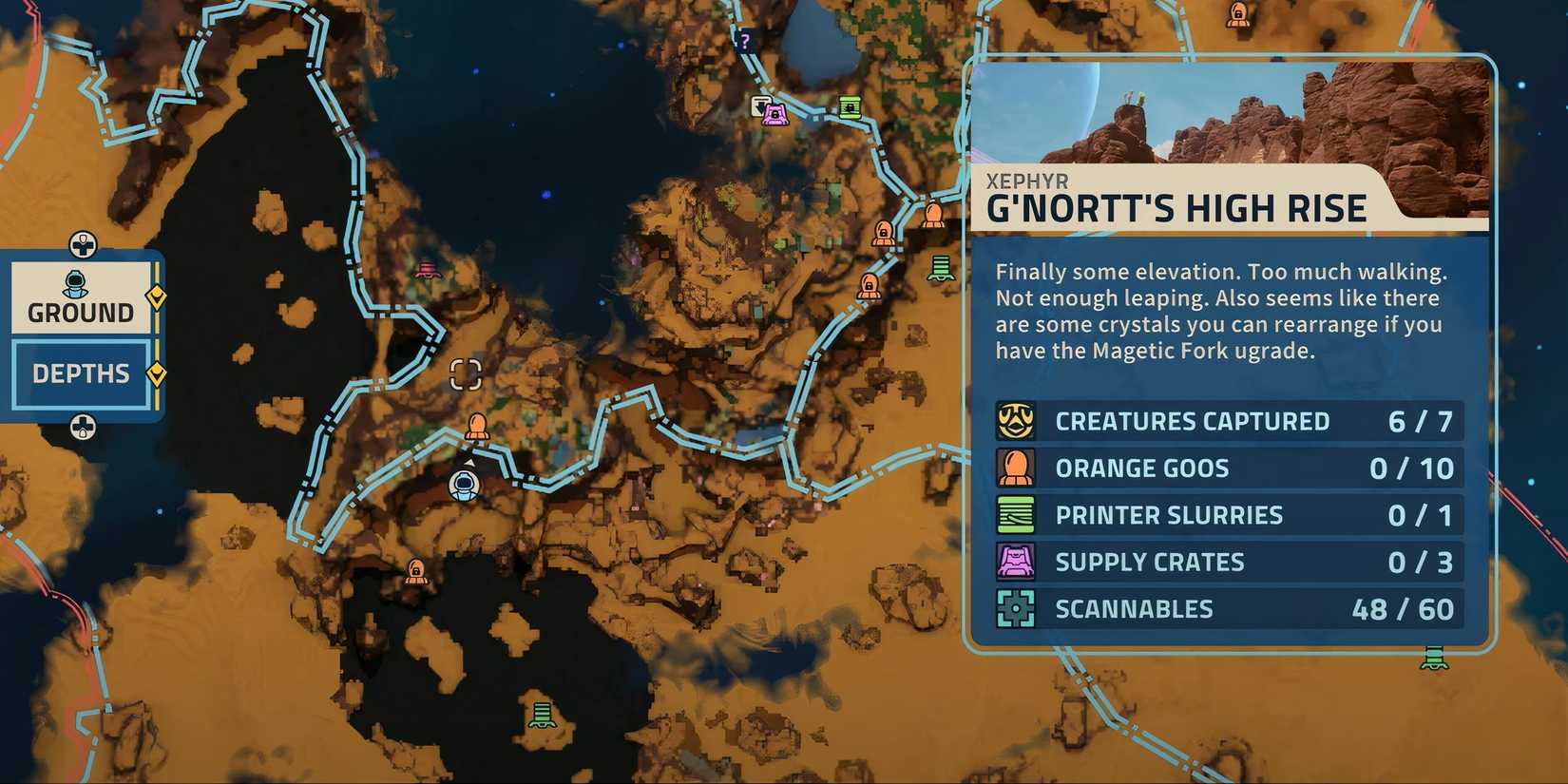This screenshot has height=784, width=1568.
Task: Click the Creatures Captured mask icon
Action: tap(1016, 420)
